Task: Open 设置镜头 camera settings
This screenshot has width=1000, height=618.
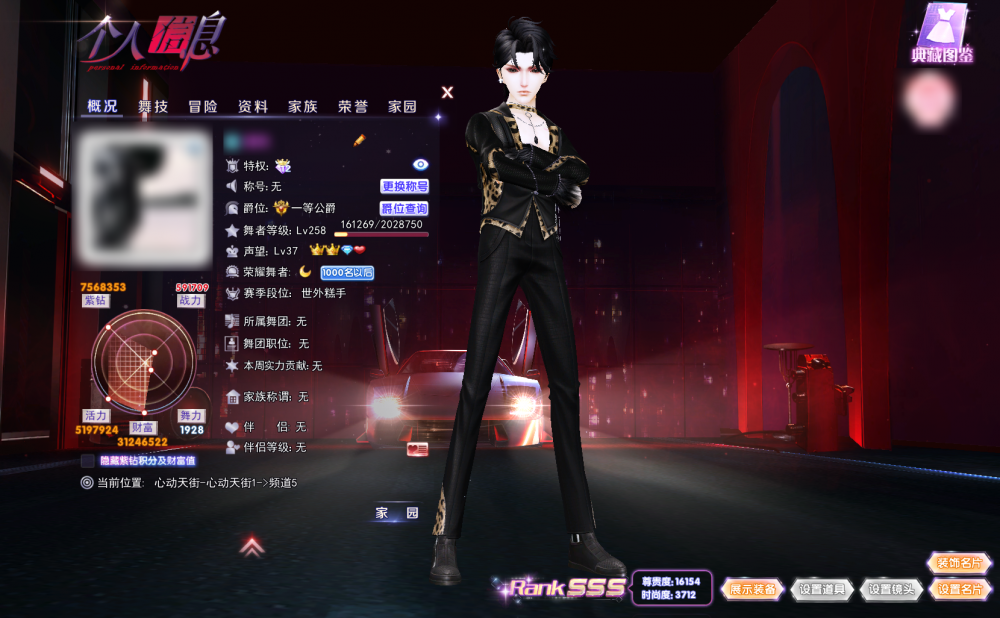Action: [x=891, y=589]
